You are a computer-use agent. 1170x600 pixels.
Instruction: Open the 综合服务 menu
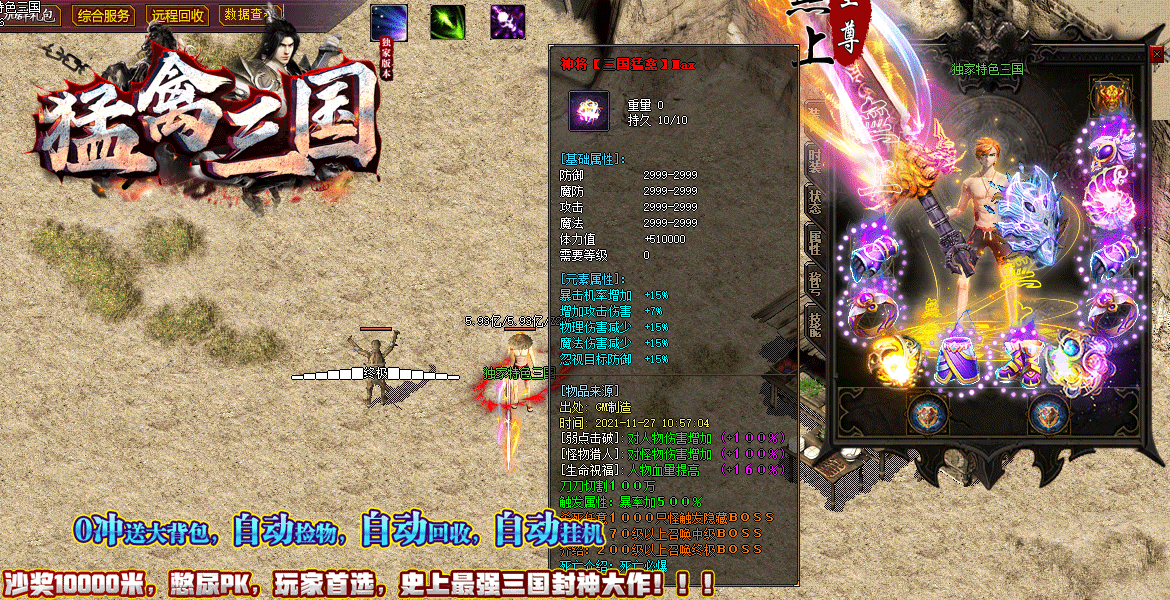104,16
